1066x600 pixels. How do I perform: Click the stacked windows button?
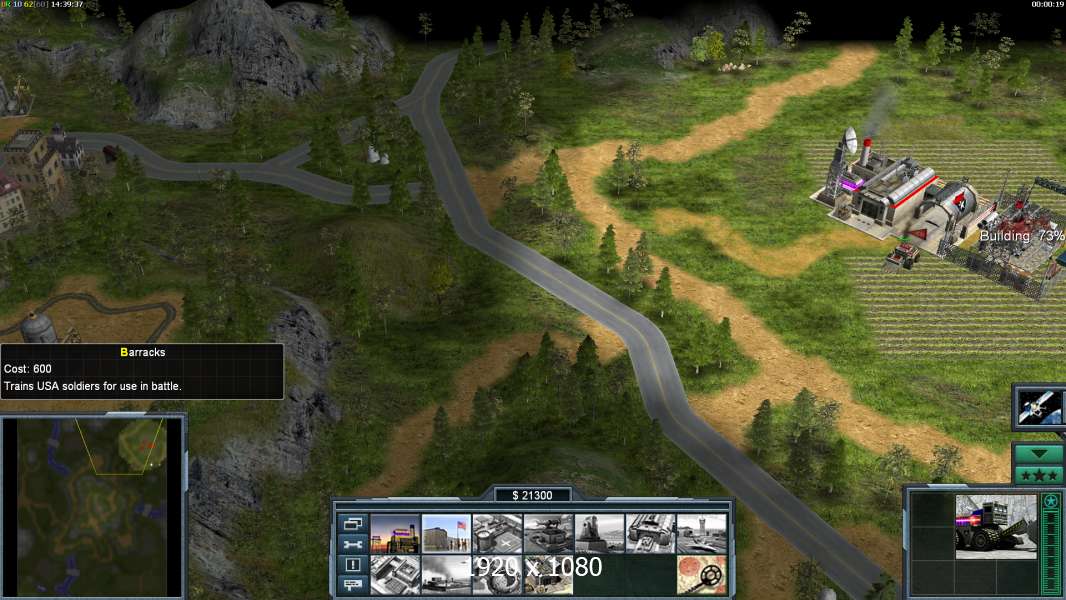pos(352,523)
